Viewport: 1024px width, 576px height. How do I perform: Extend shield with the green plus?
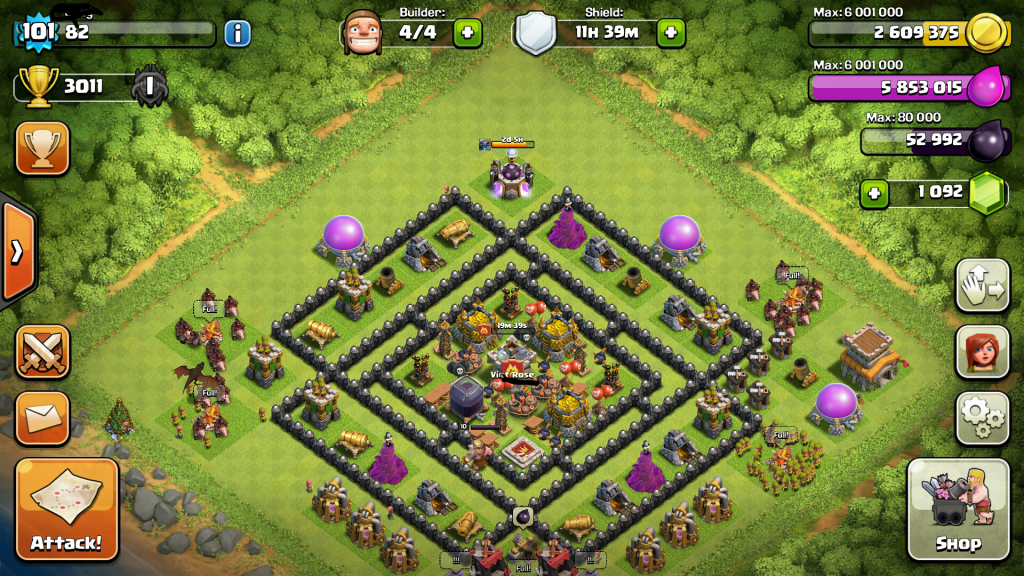coord(670,33)
